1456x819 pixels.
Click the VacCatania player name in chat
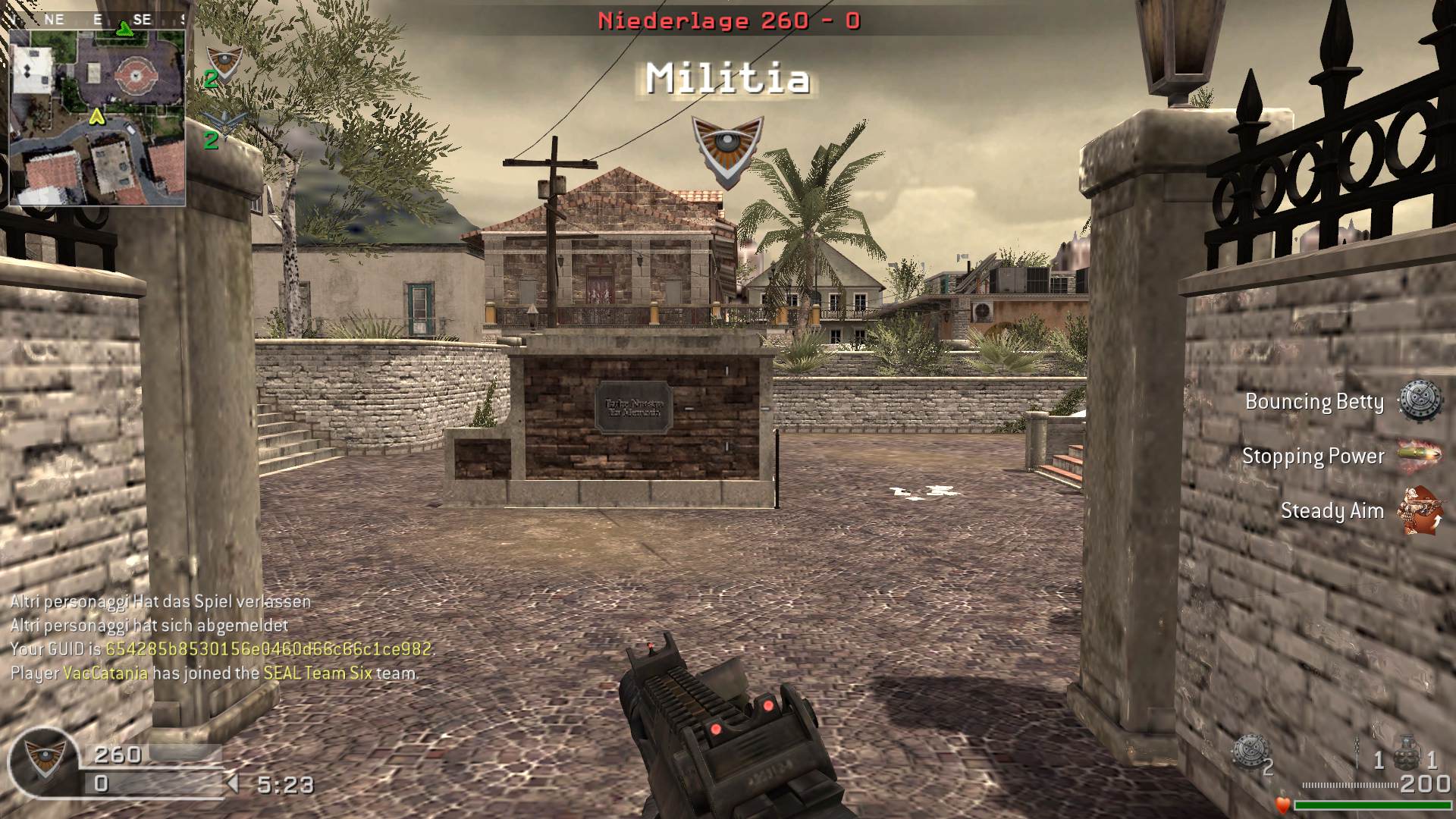105,673
